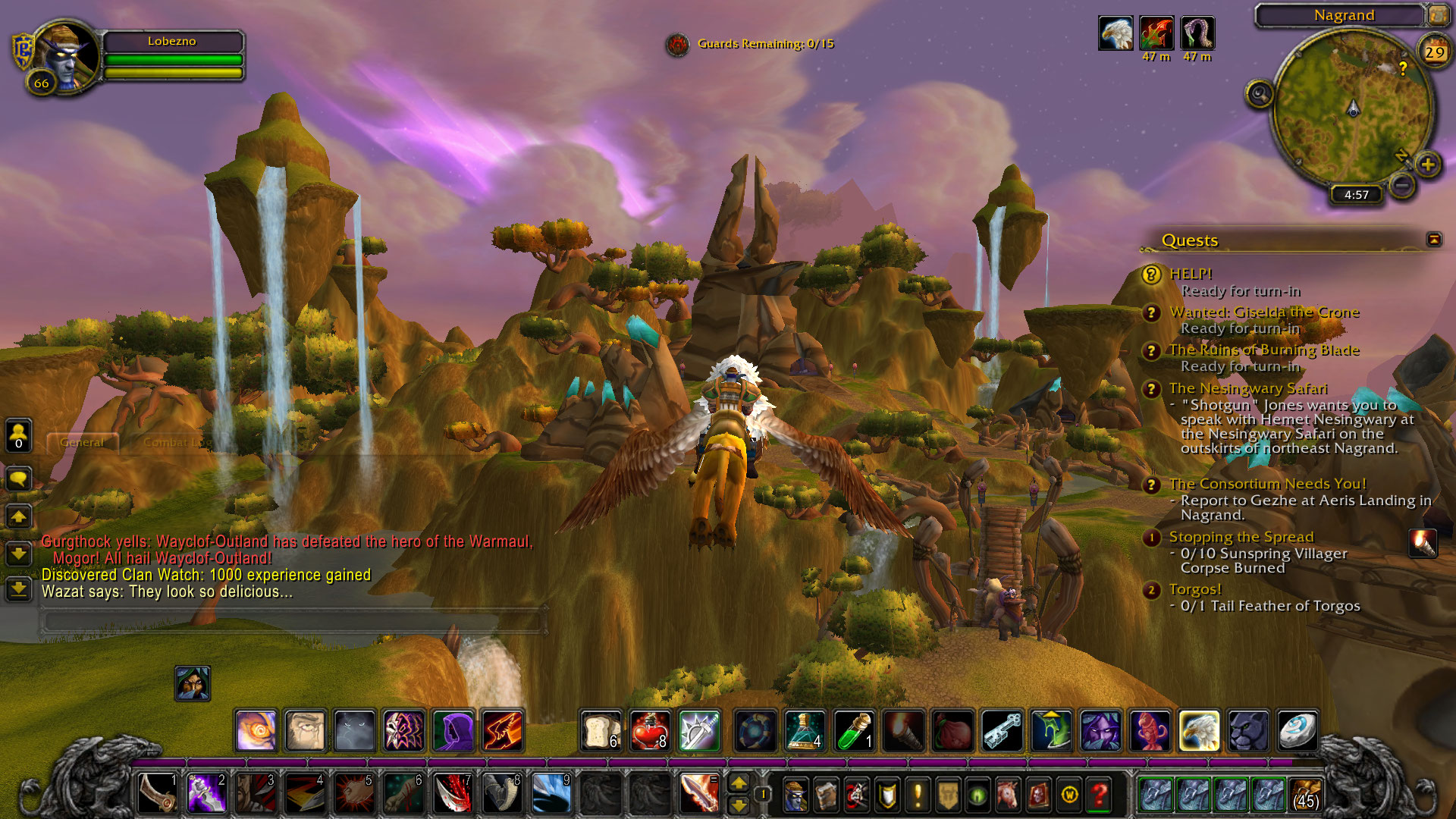Zoom out on the minimap
The width and height of the screenshot is (1456, 819).
click(1402, 184)
